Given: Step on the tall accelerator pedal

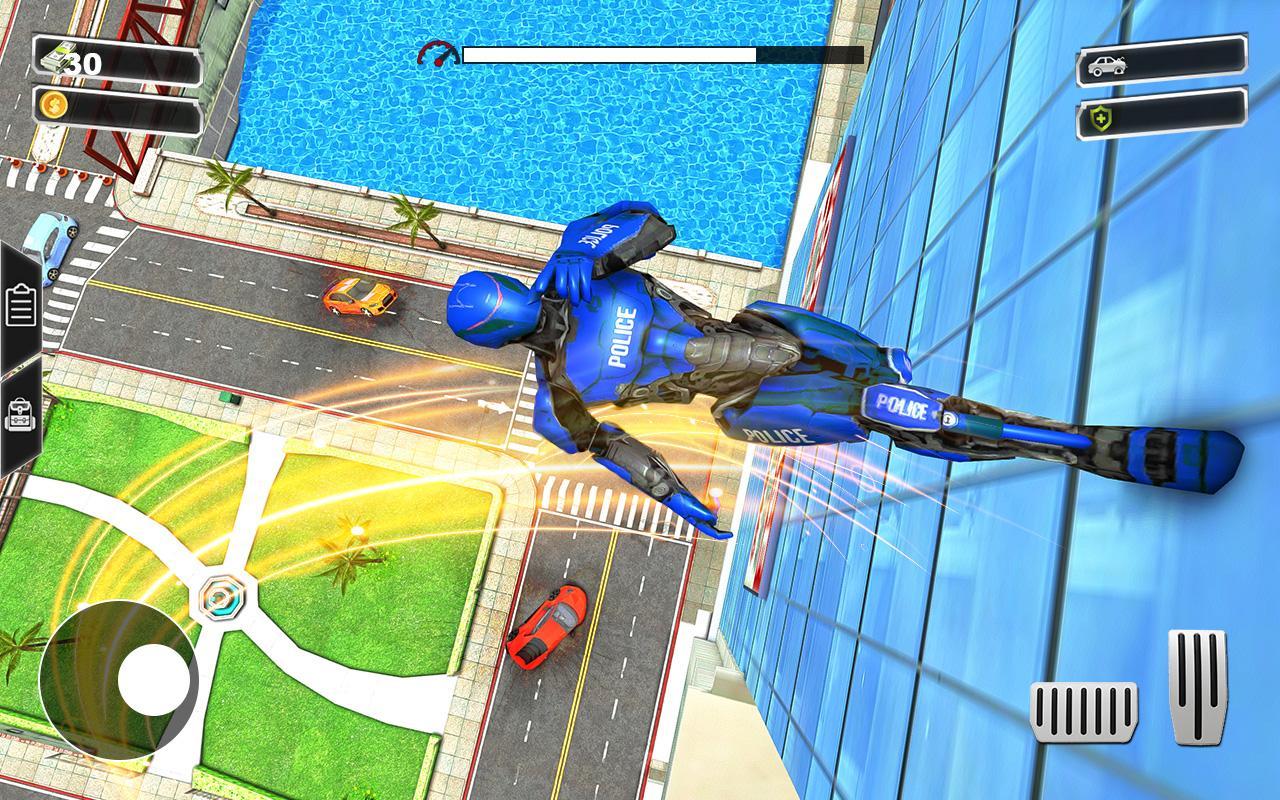Looking at the screenshot, I should coord(1197,686).
